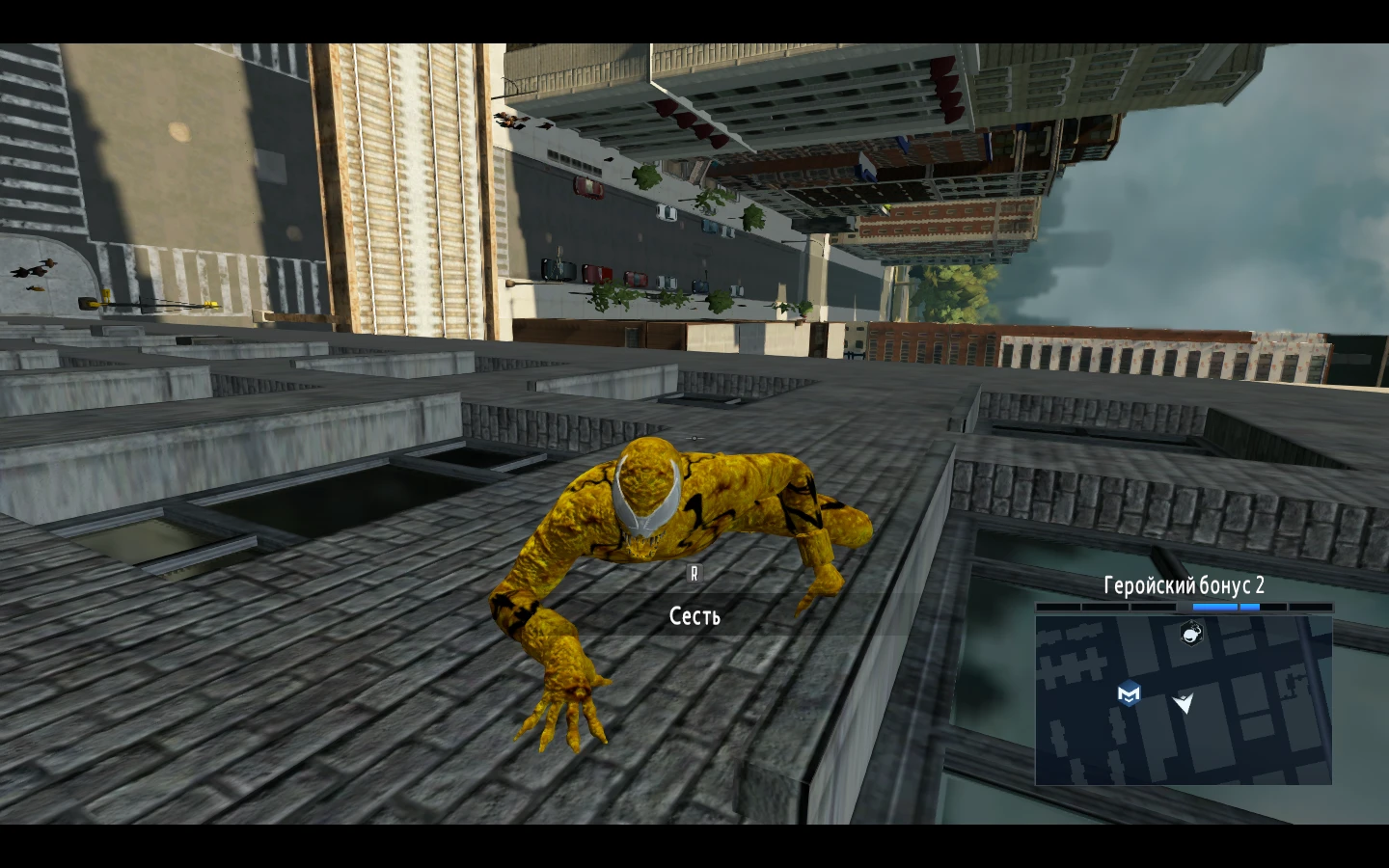Activate the Сесть interaction prompt
The width and height of the screenshot is (1389, 868).
tap(694, 614)
